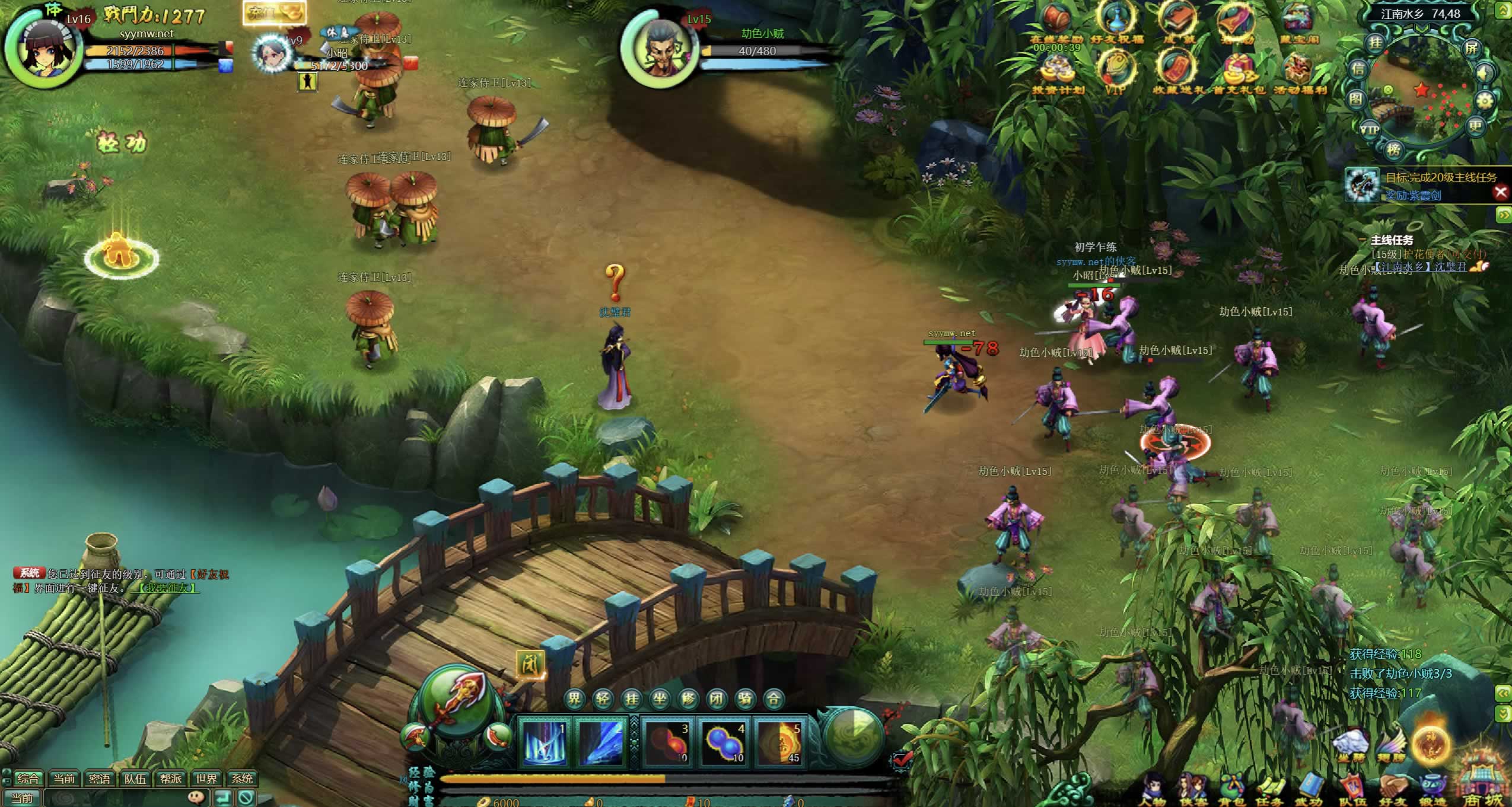
Task: Open settings gear beside the minimap
Action: pos(1484,101)
